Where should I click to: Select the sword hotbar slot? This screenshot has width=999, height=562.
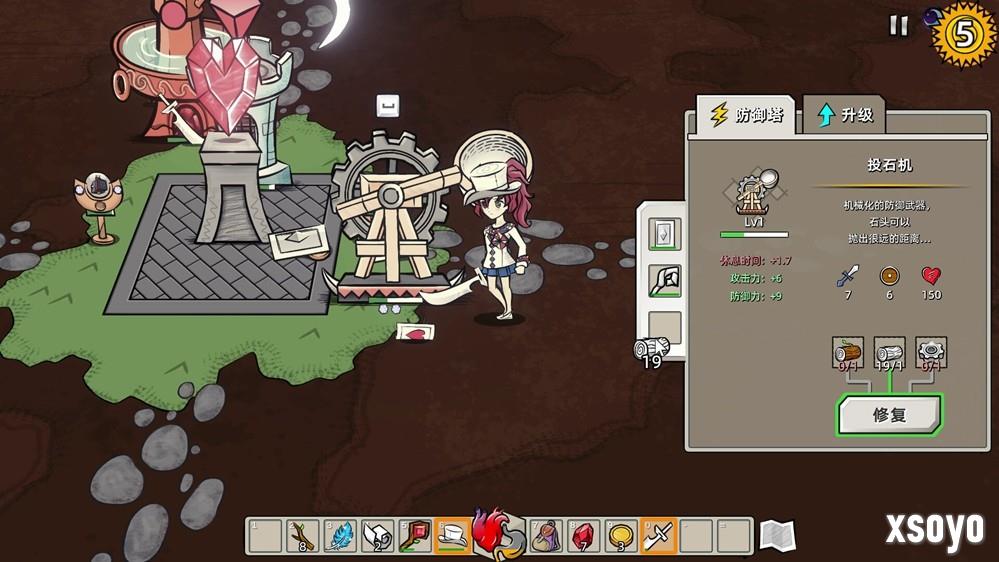point(659,536)
